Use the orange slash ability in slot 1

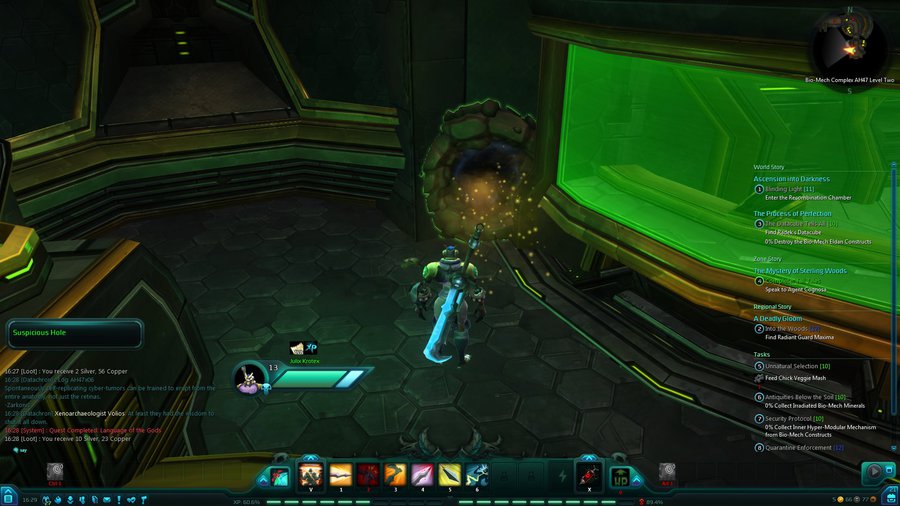pyautogui.click(x=340, y=475)
